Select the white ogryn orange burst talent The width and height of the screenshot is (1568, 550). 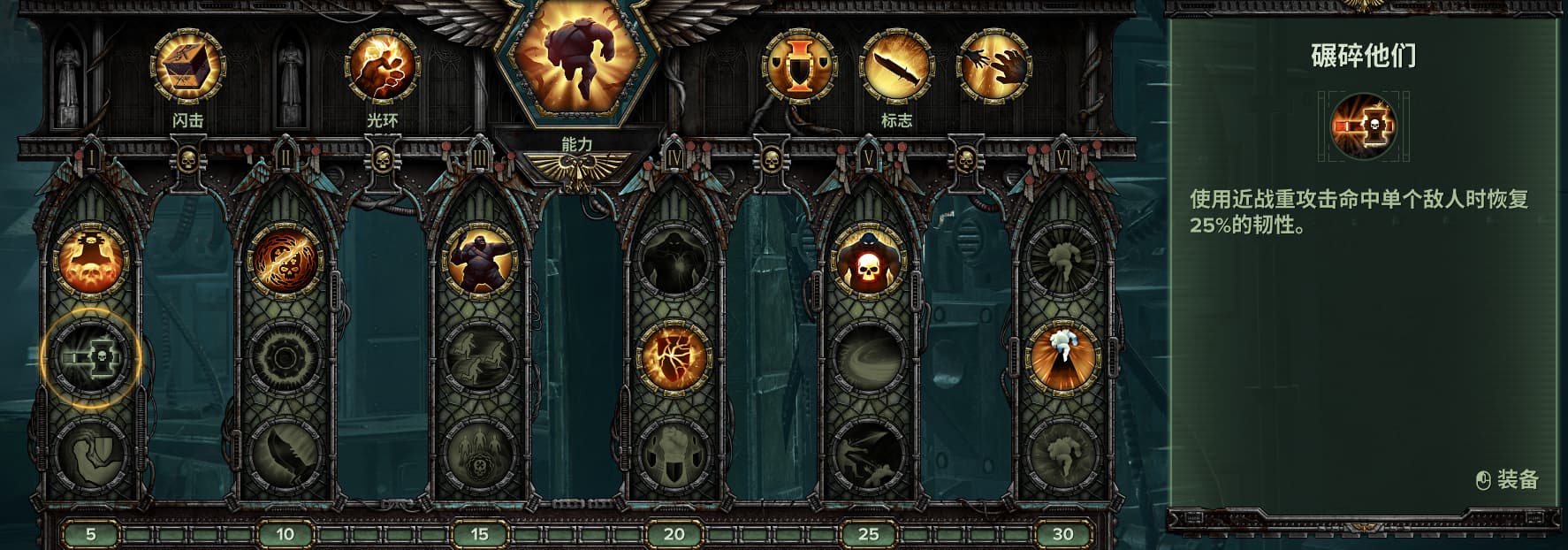coord(1062,358)
